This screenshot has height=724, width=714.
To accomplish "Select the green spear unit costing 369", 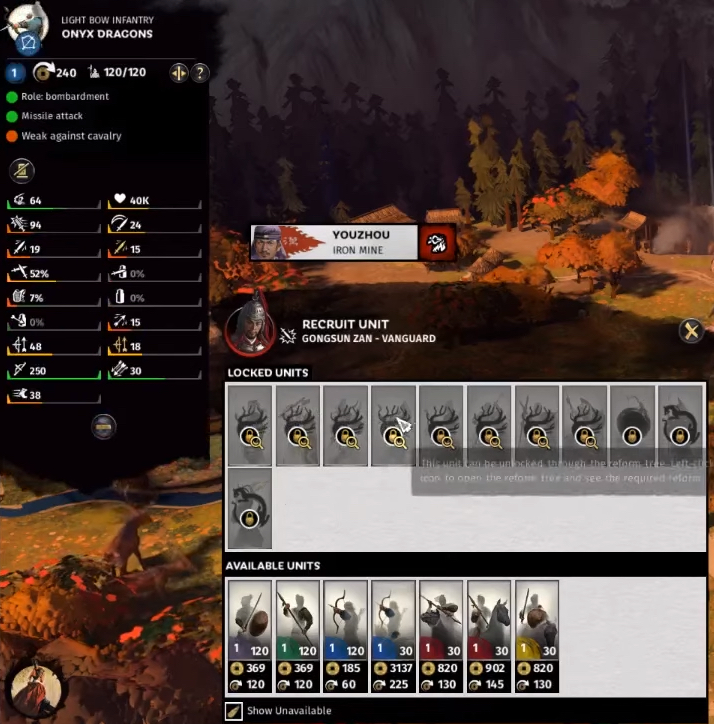I will (297, 636).
